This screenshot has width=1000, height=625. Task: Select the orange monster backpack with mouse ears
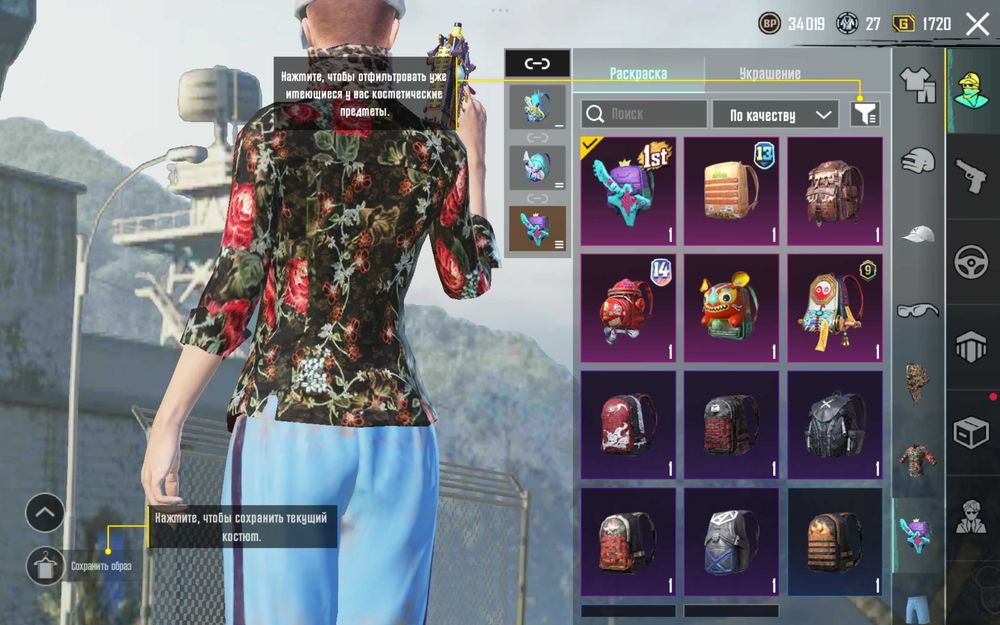[731, 308]
